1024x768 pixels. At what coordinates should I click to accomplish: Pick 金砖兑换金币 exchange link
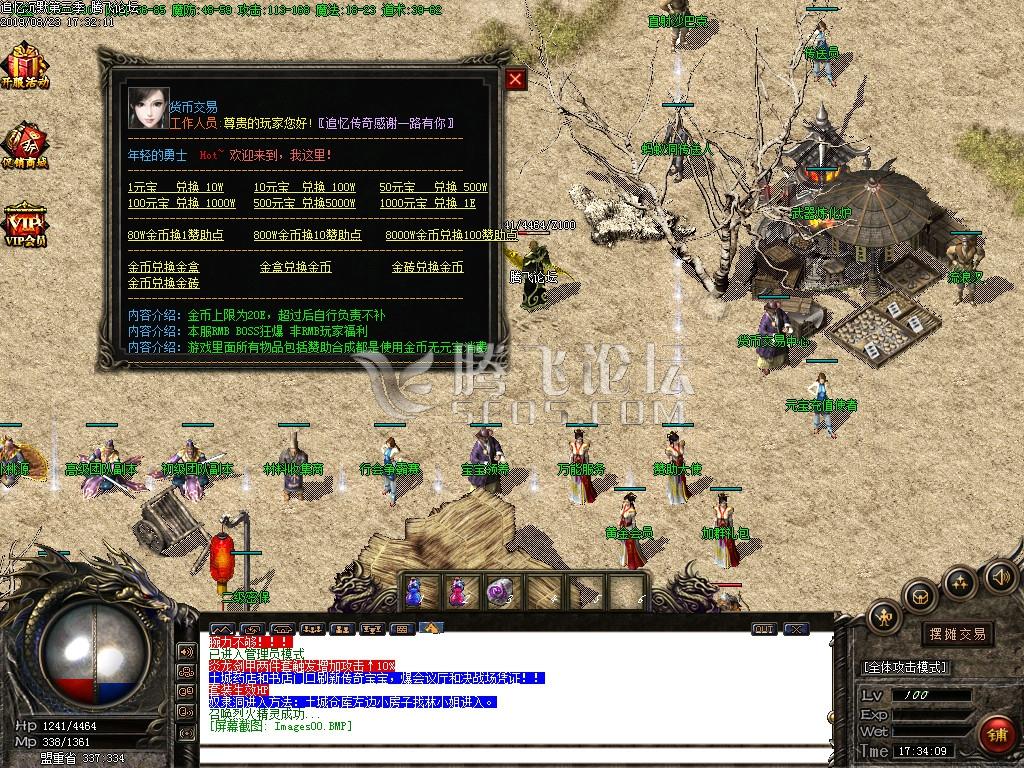click(x=427, y=267)
